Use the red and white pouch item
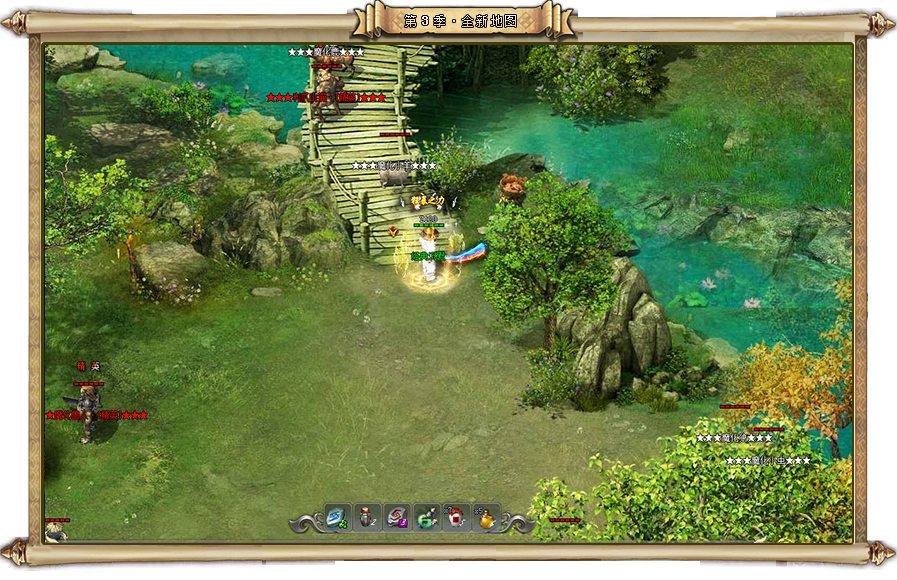Screen dimensions: 897x580 456,517
